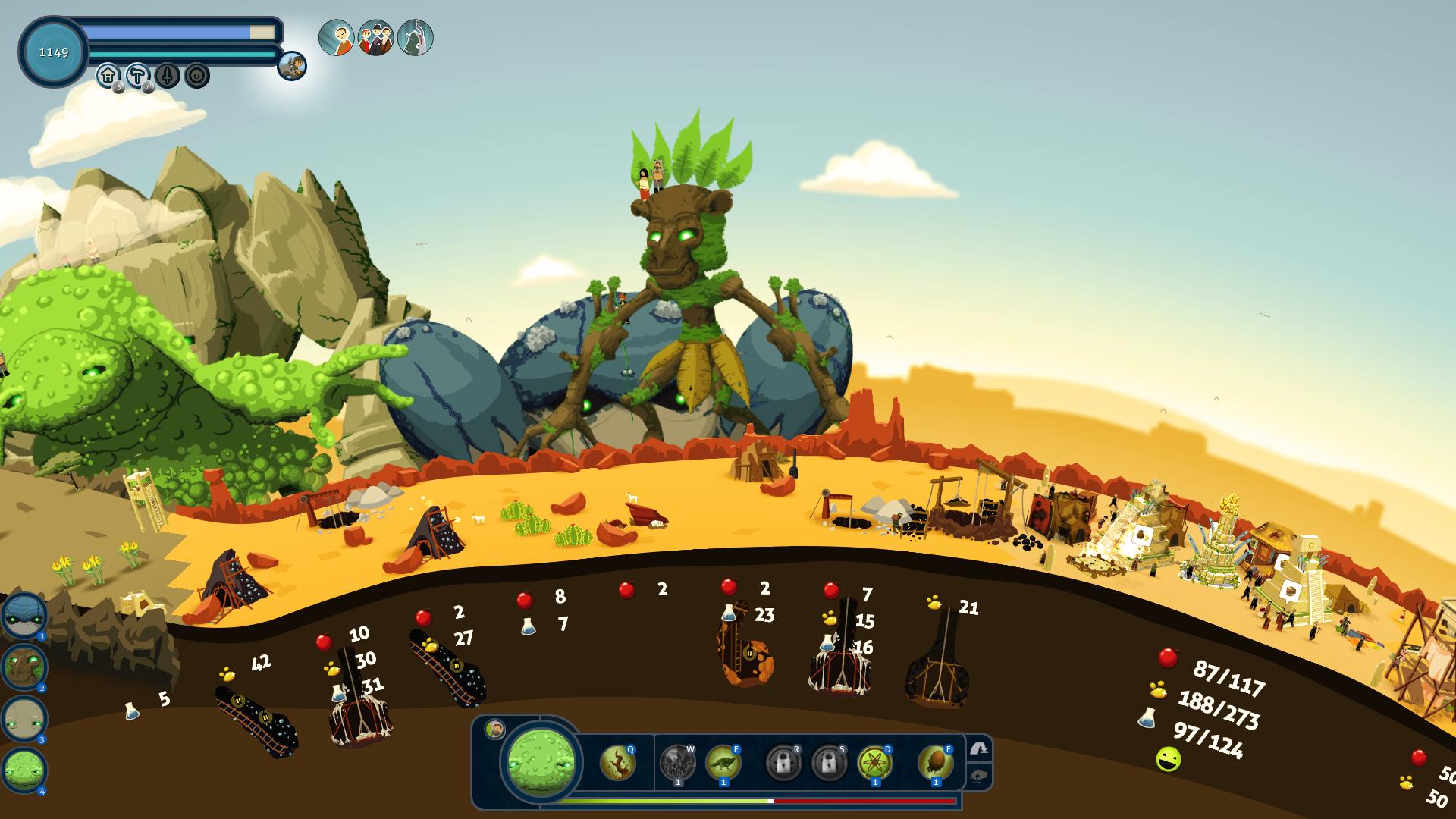Click the smiley face icon under the era bar
The width and height of the screenshot is (1456, 819).
pyautogui.click(x=197, y=75)
